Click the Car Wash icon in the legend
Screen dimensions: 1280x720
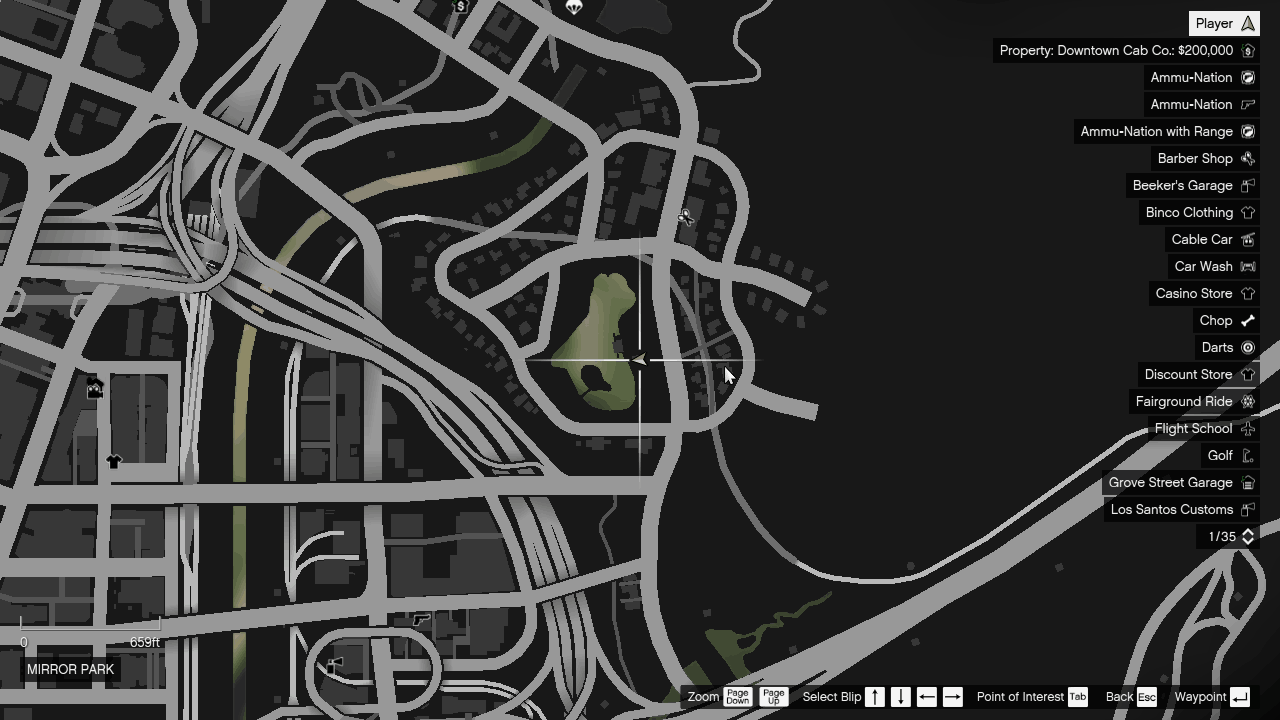(x=1247, y=266)
